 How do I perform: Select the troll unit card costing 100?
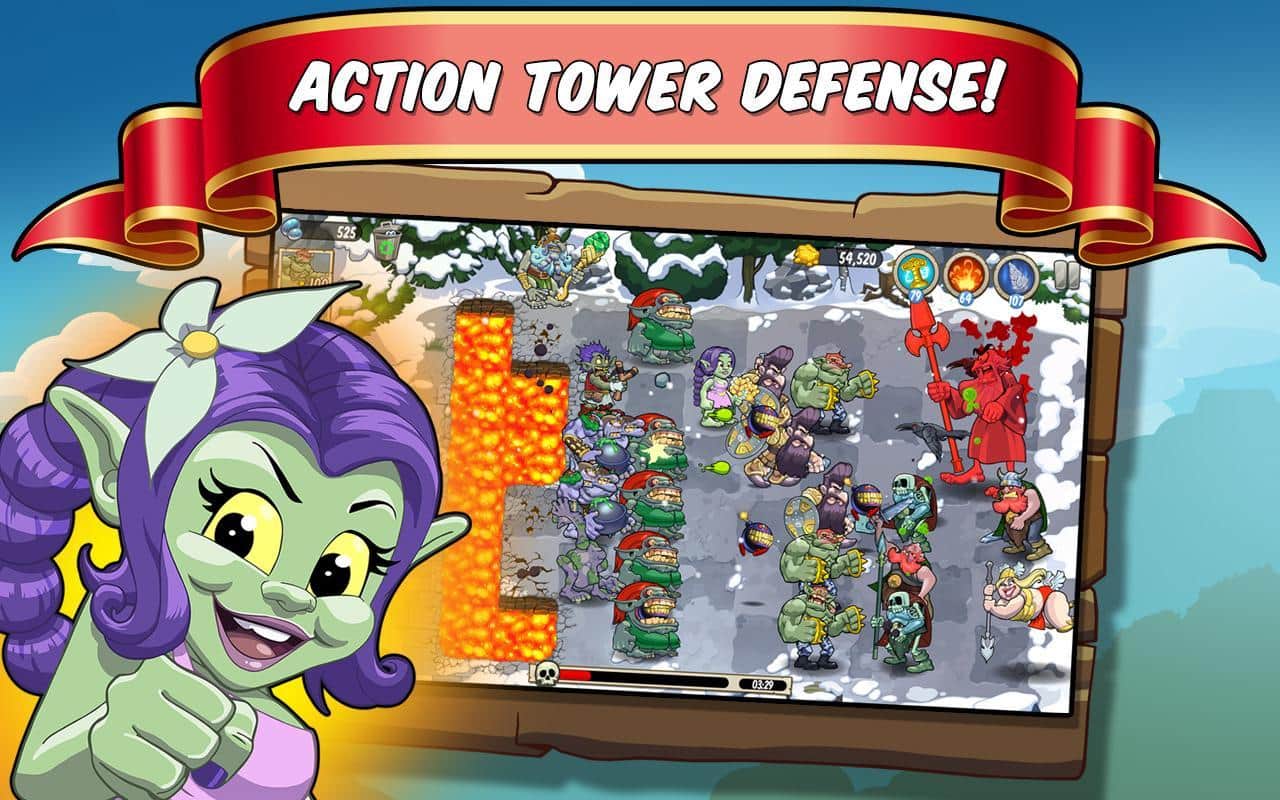coord(303,268)
